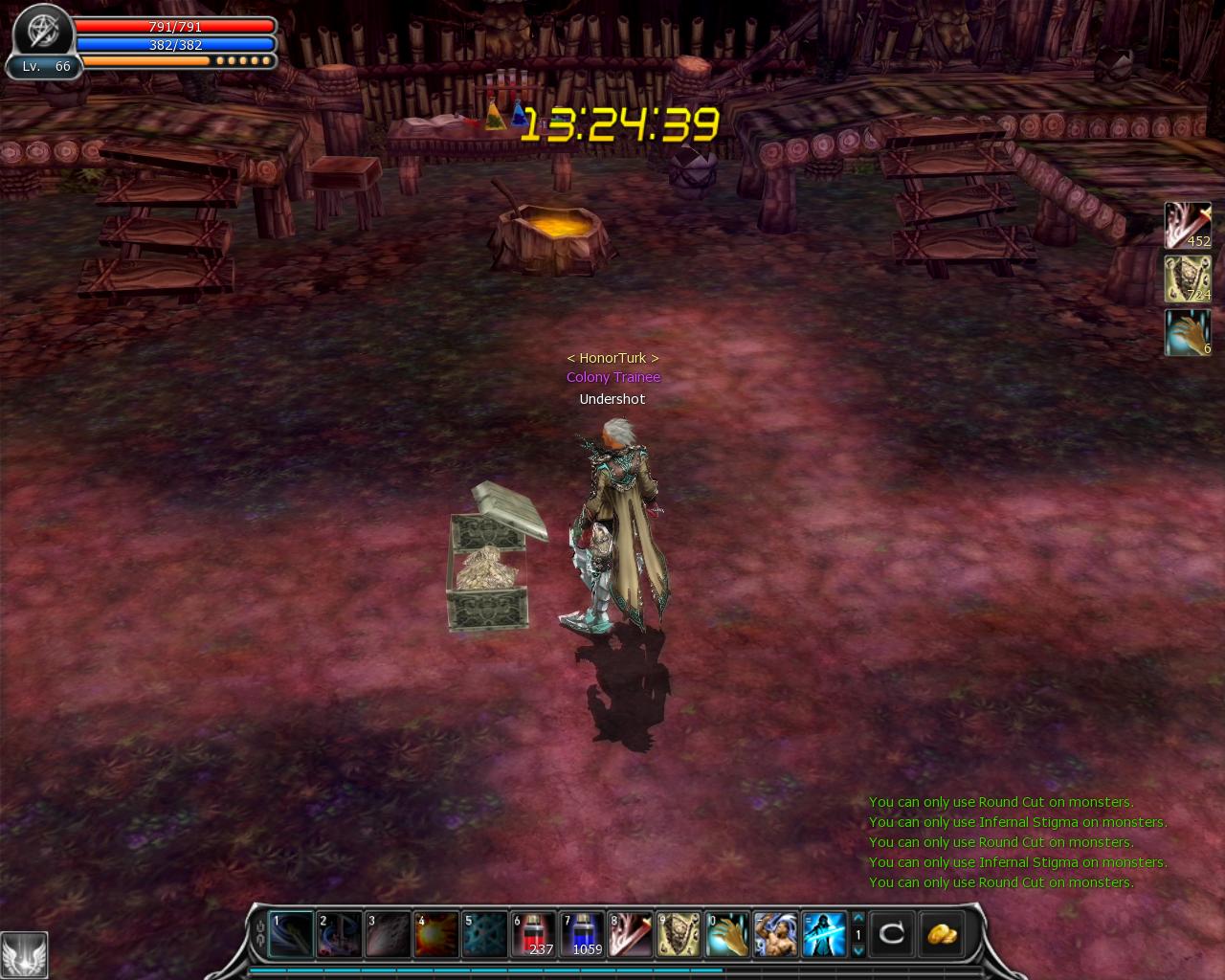Click the character class emblem portrait
Image resolution: width=1225 pixels, height=980 pixels.
42,31
